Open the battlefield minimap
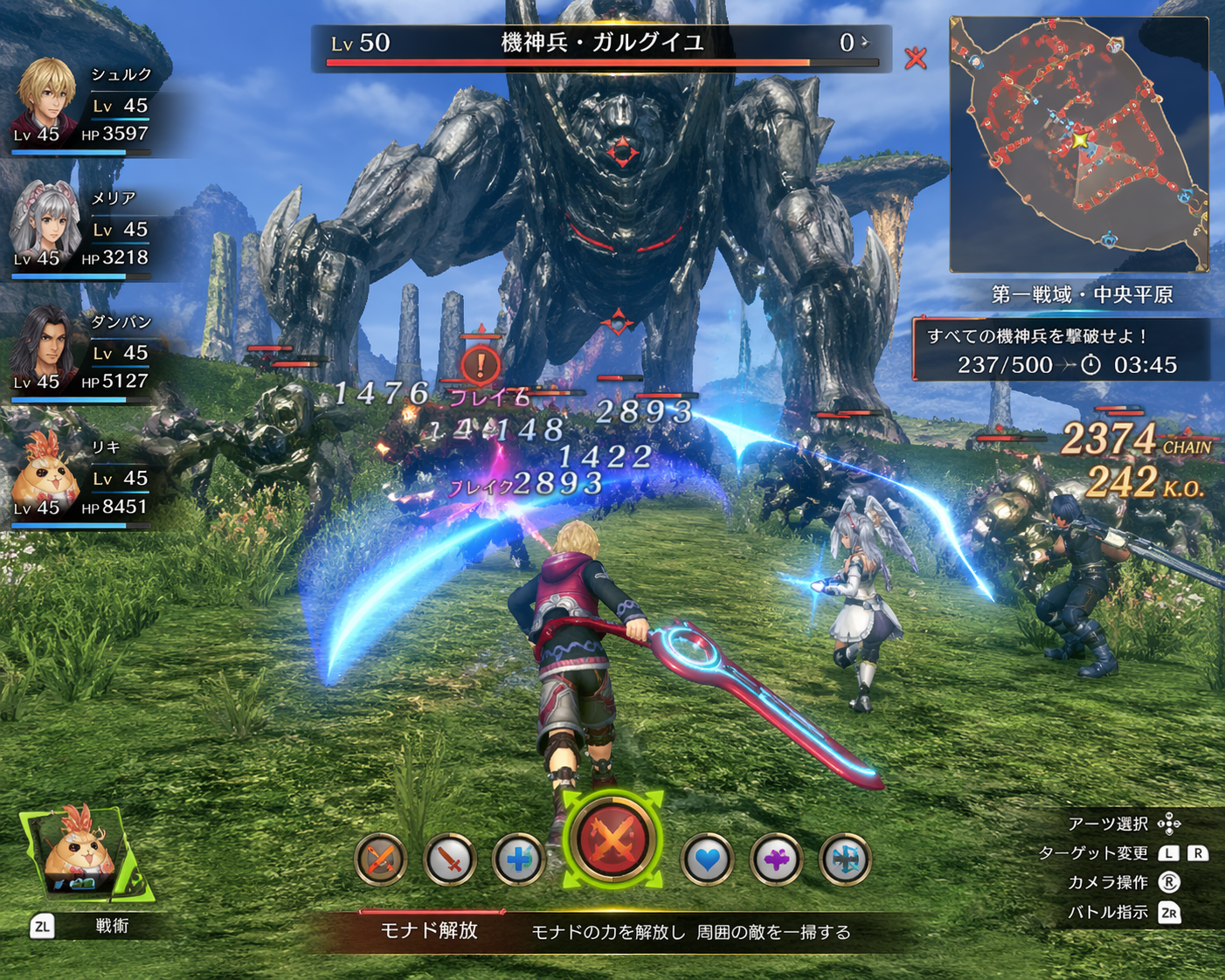Screen dimensions: 1225x980 (1079, 145)
